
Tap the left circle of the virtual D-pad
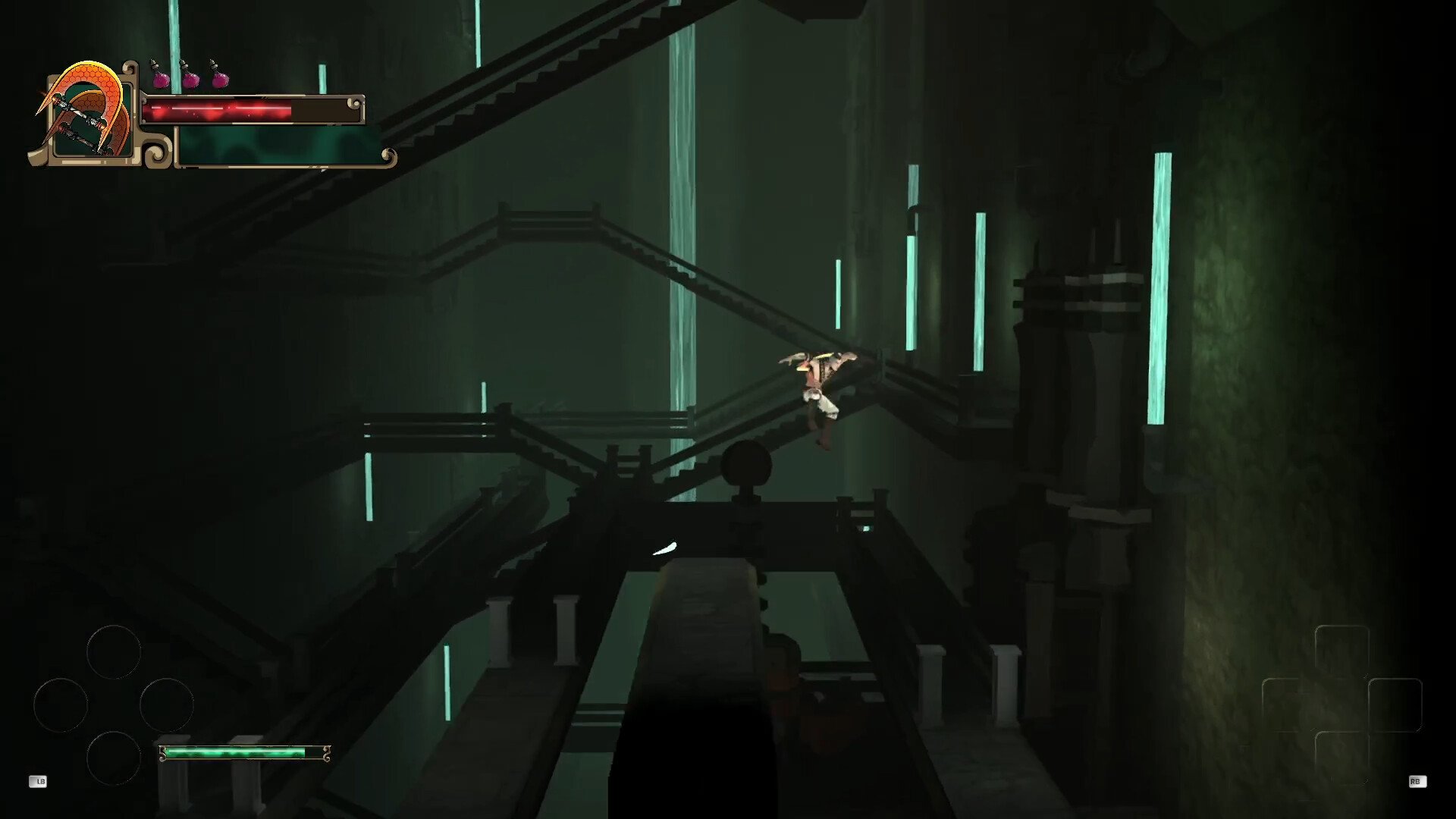pyautogui.click(x=61, y=705)
